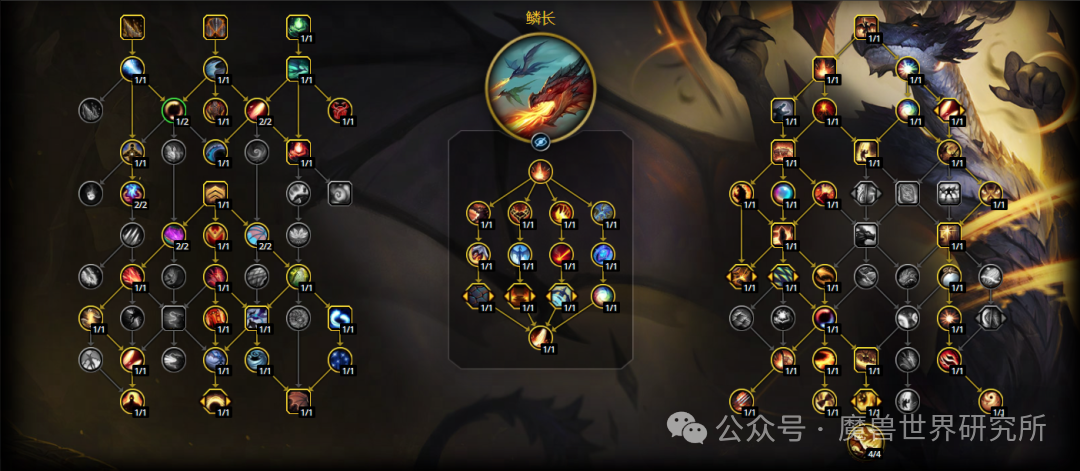Select the 4/4 talent node
The width and height of the screenshot is (1080, 471).
(866, 439)
